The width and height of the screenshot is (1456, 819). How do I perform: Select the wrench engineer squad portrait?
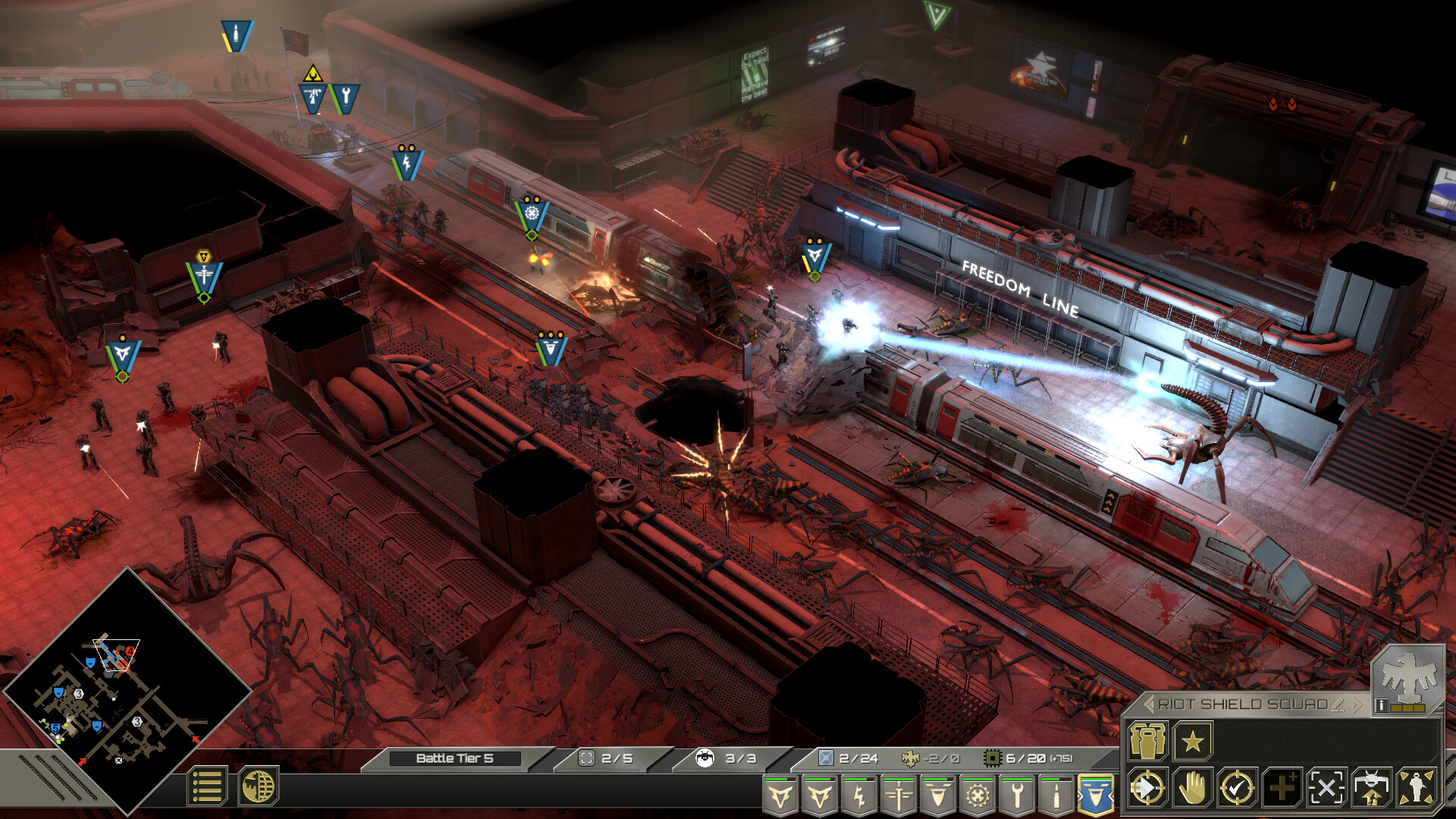pyautogui.click(x=1018, y=795)
